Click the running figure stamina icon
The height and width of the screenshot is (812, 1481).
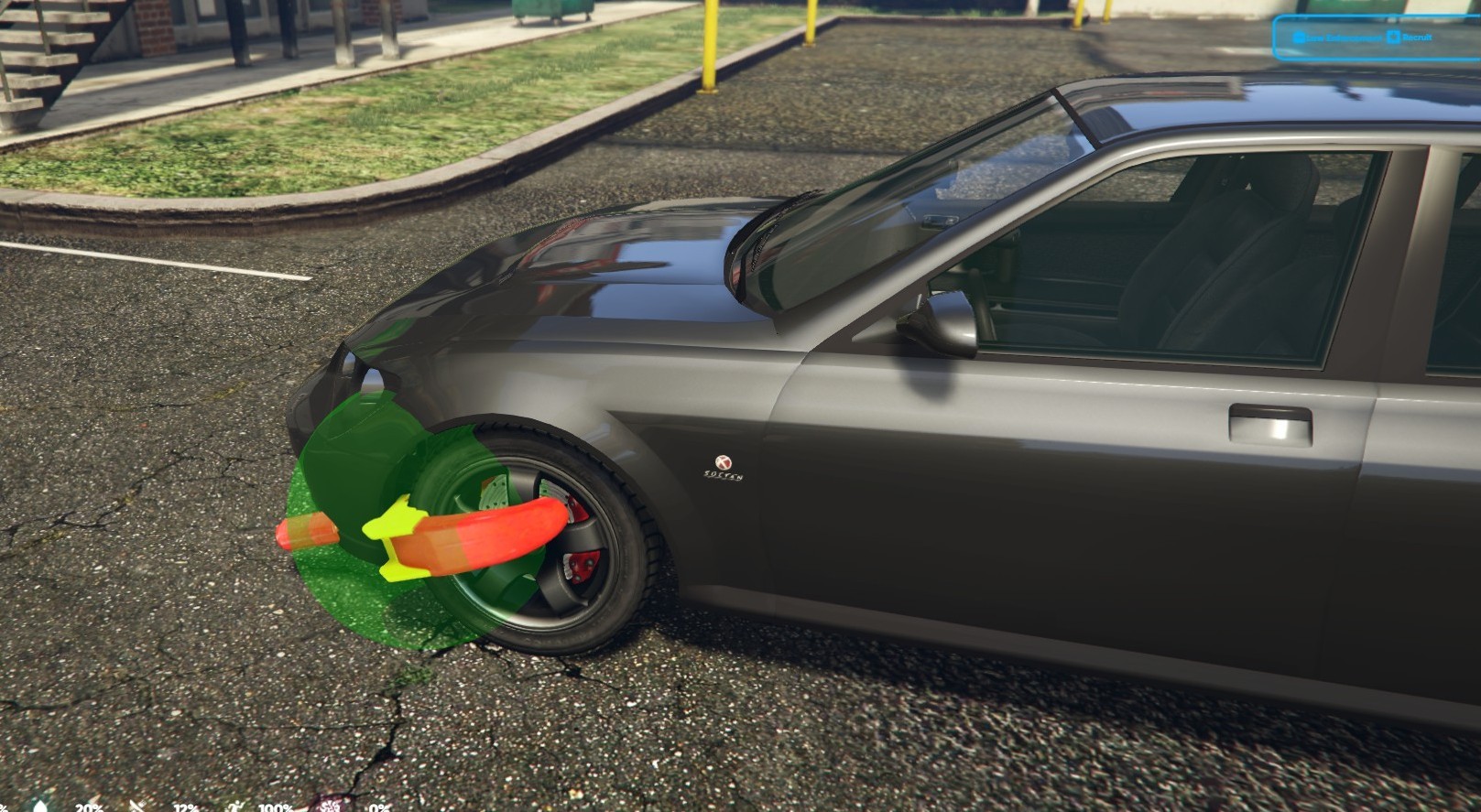235,807
